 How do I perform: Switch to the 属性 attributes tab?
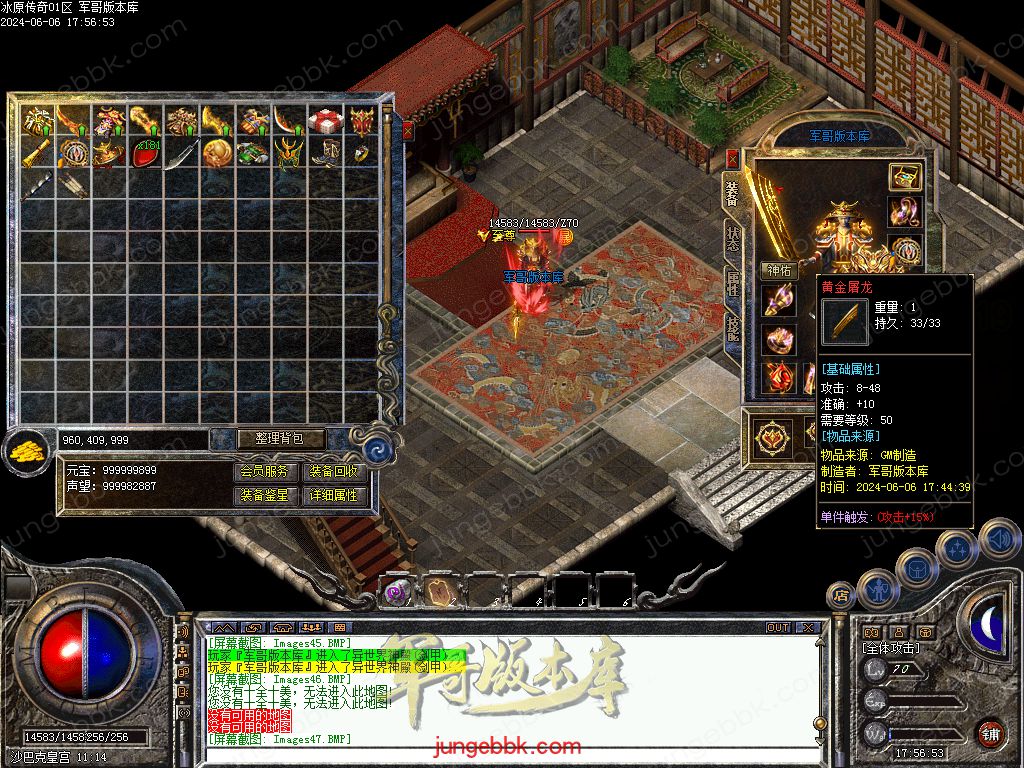tap(732, 284)
